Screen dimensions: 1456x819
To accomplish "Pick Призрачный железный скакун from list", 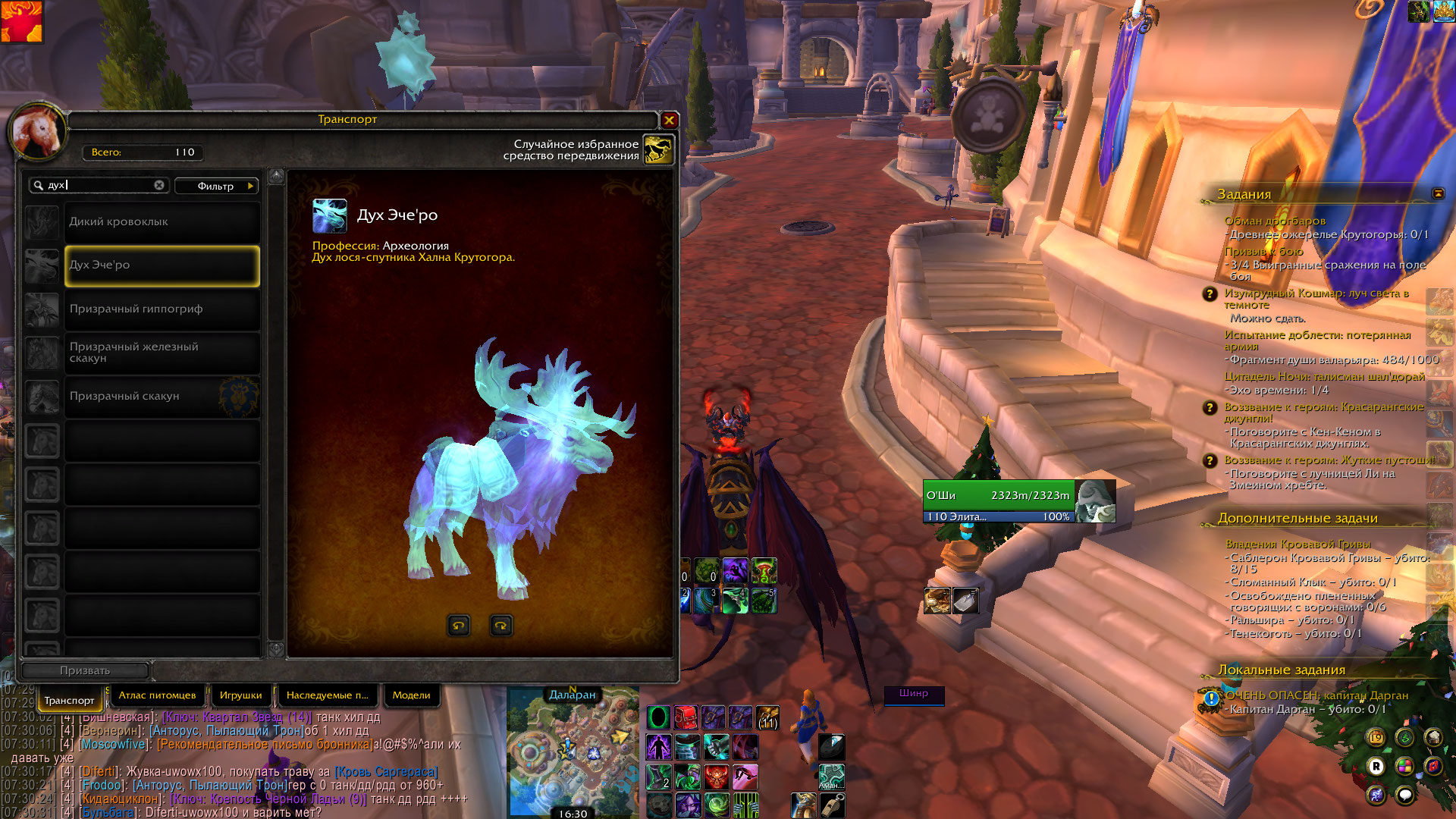I will 162,353.
